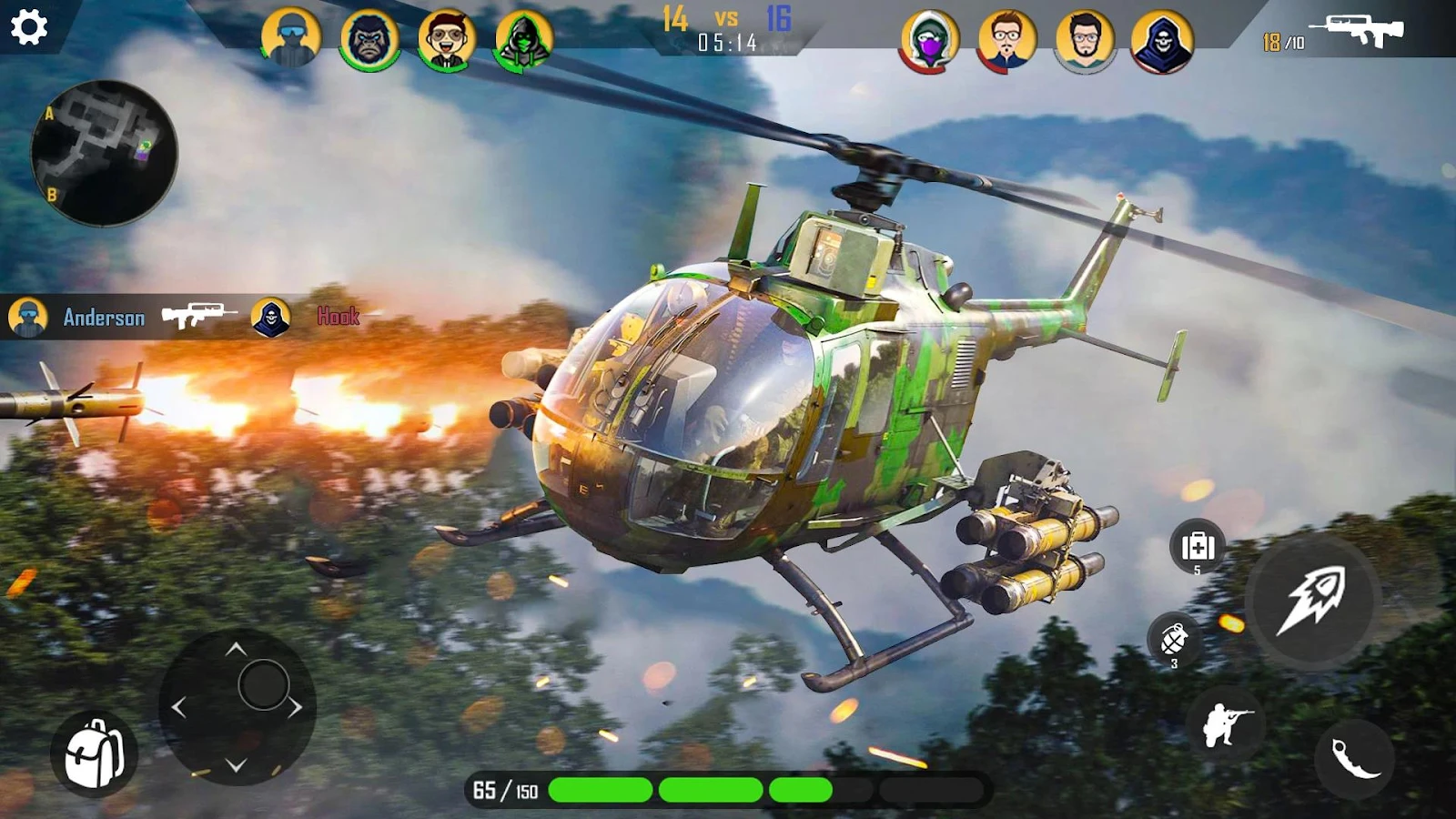
Task: Open the backpack inventory
Action: pos(94,753)
